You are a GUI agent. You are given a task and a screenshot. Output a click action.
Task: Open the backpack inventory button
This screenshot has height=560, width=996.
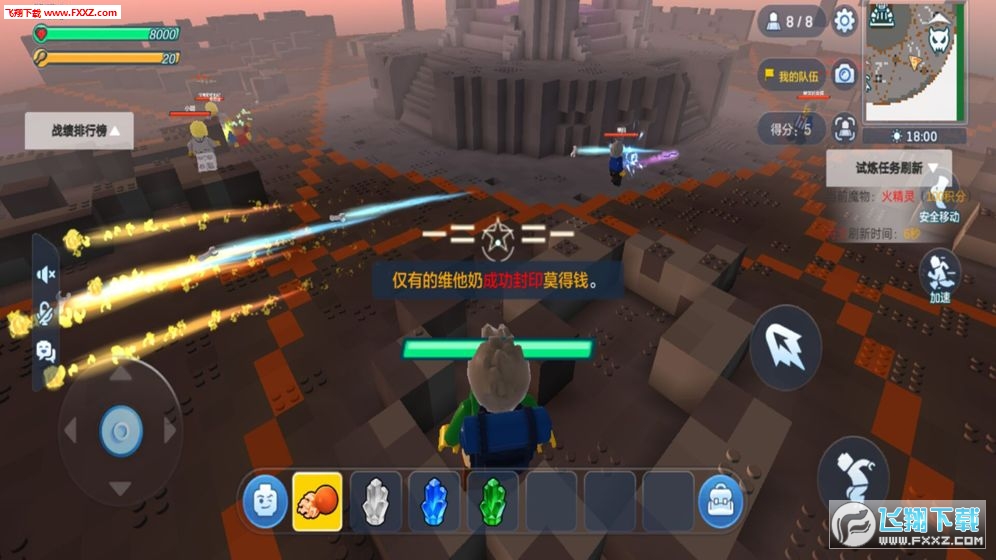[721, 501]
